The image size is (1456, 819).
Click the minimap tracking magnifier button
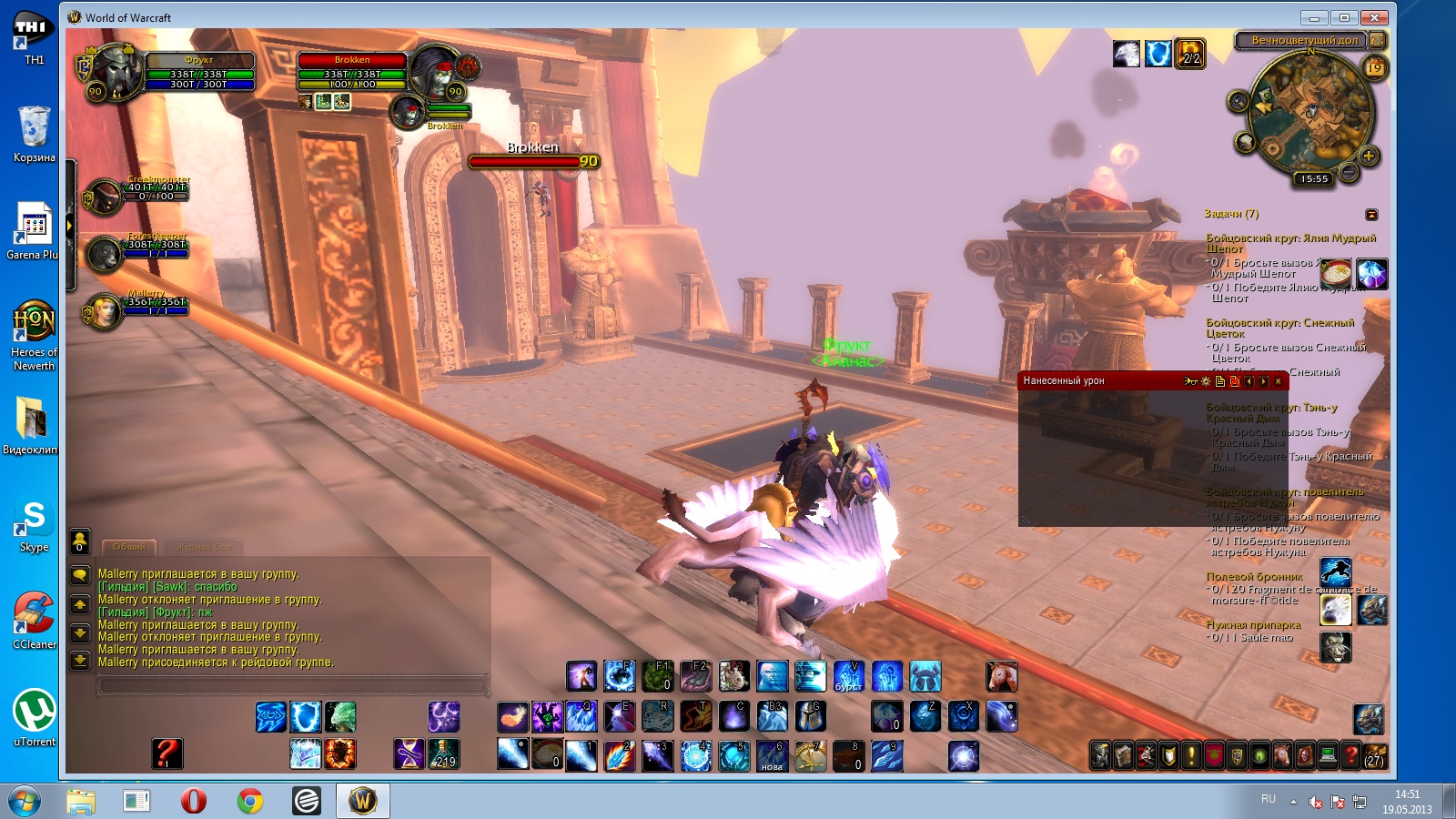pyautogui.click(x=1238, y=101)
